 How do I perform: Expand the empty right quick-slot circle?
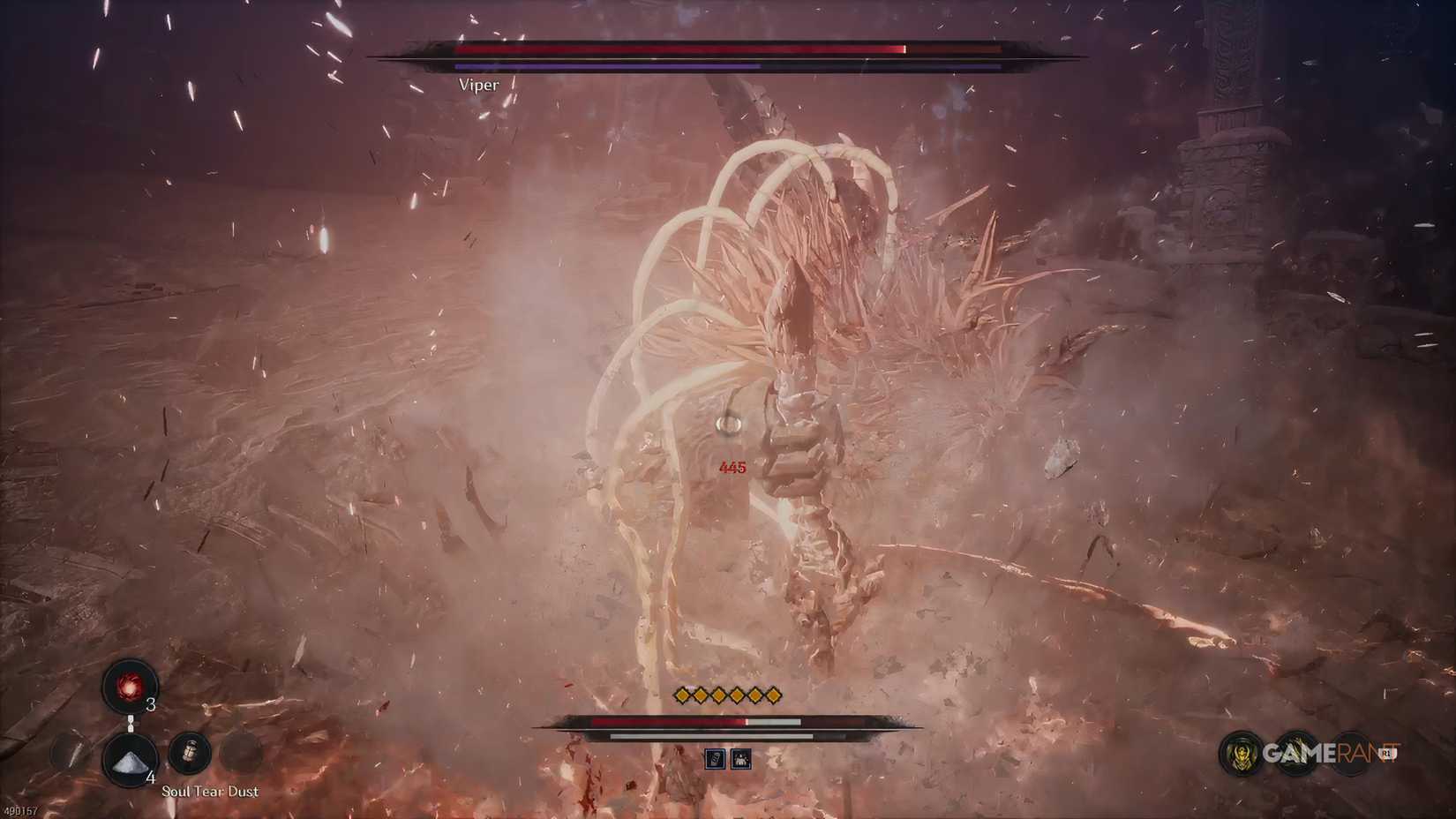(238, 754)
